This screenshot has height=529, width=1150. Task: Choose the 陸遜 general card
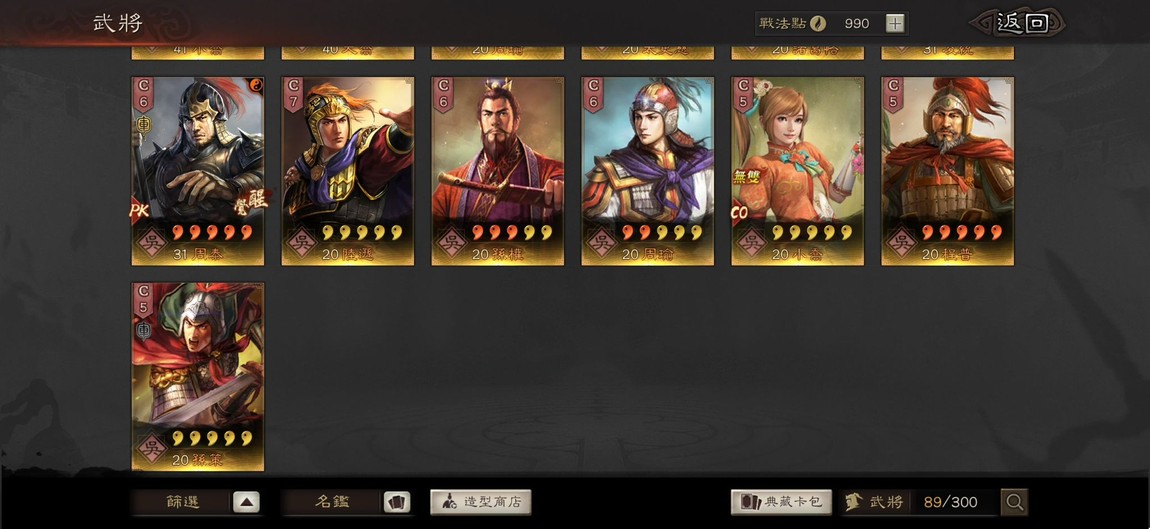[348, 170]
